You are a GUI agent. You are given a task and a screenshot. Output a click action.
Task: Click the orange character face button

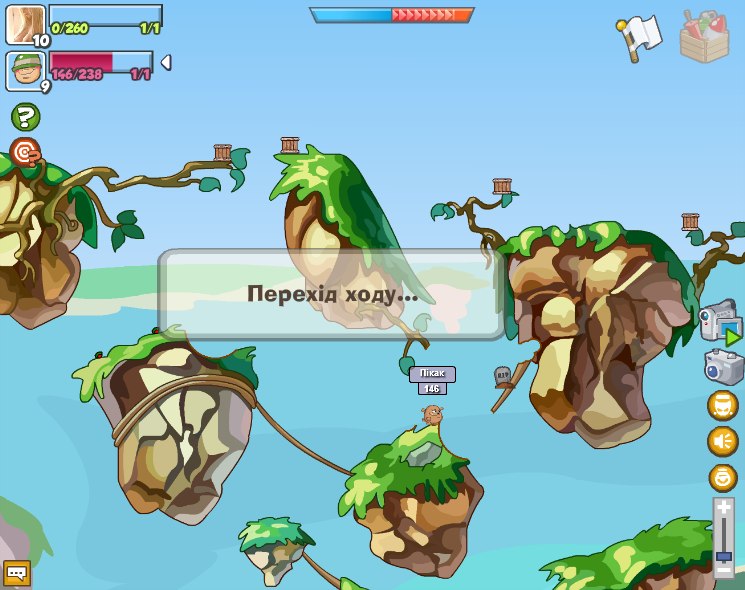[722, 405]
